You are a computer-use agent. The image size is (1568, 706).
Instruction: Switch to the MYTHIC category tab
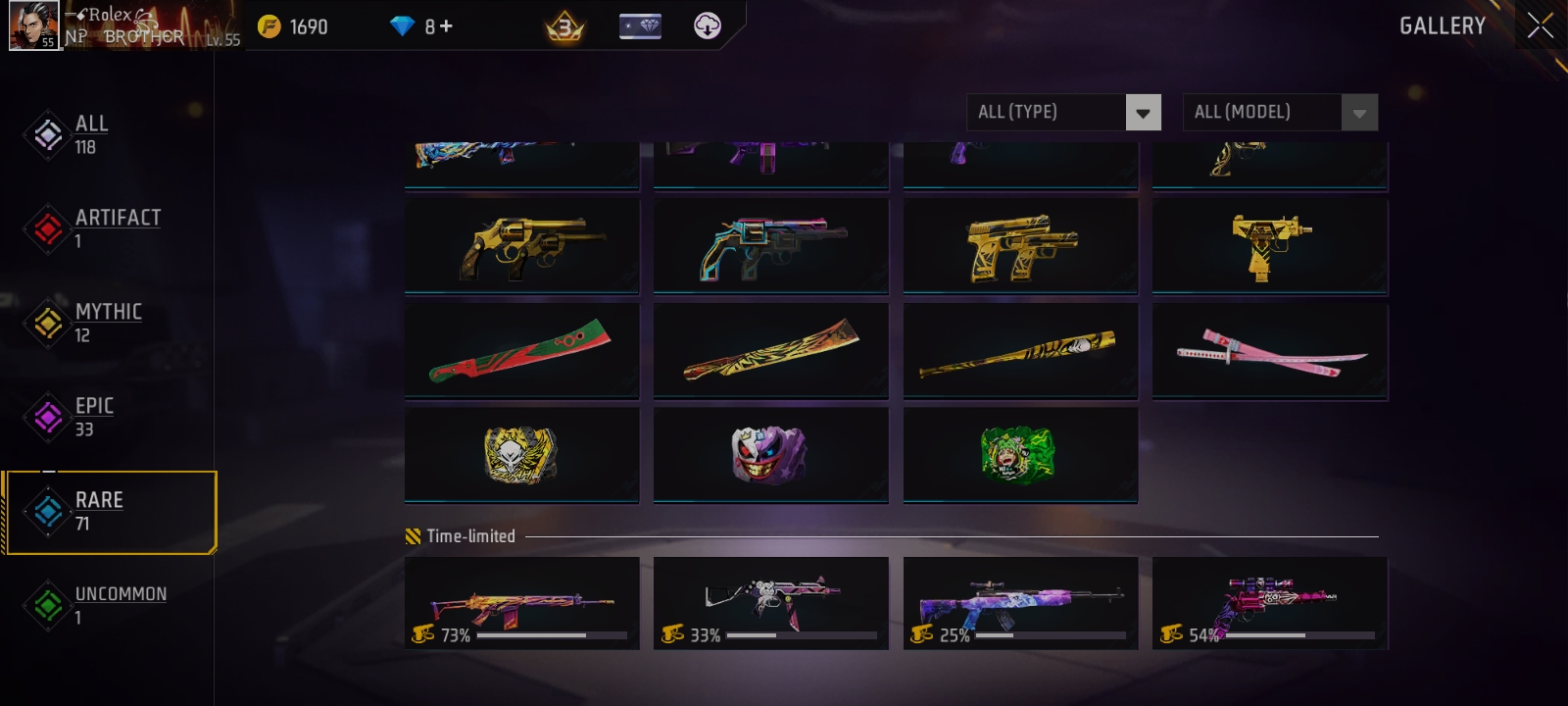tap(108, 324)
